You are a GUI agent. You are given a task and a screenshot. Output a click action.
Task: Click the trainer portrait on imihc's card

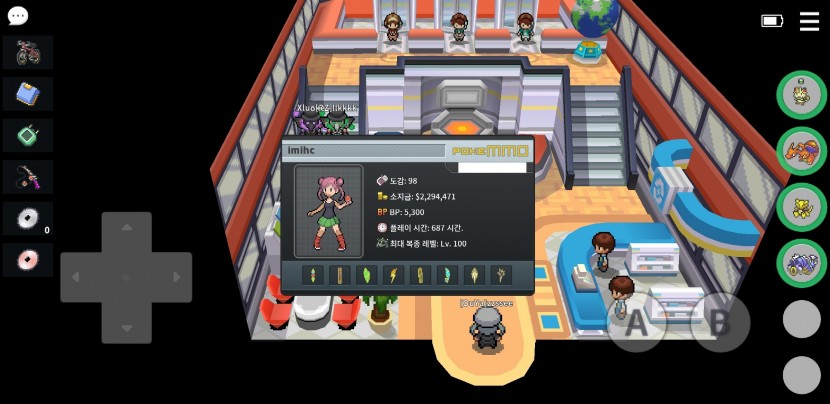click(328, 211)
